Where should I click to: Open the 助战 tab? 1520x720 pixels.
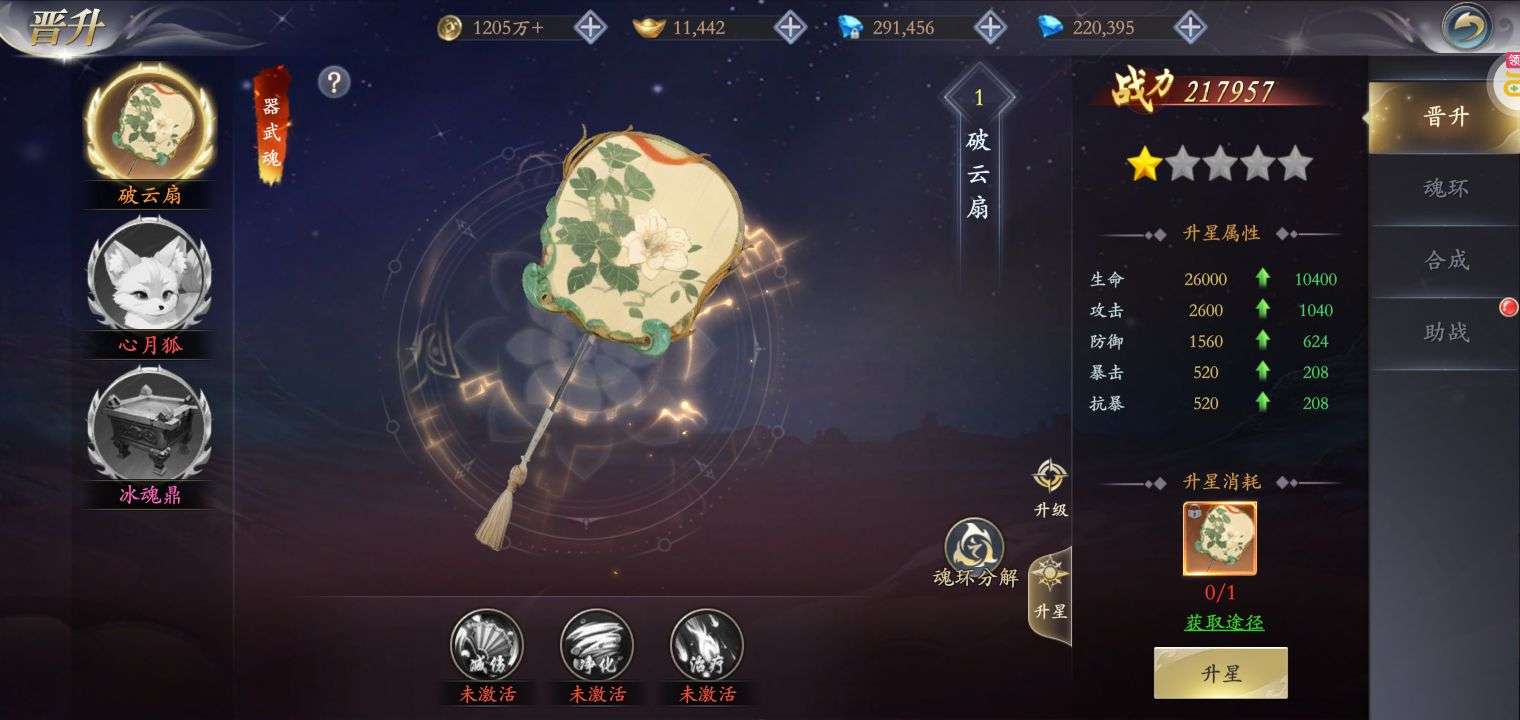1445,332
